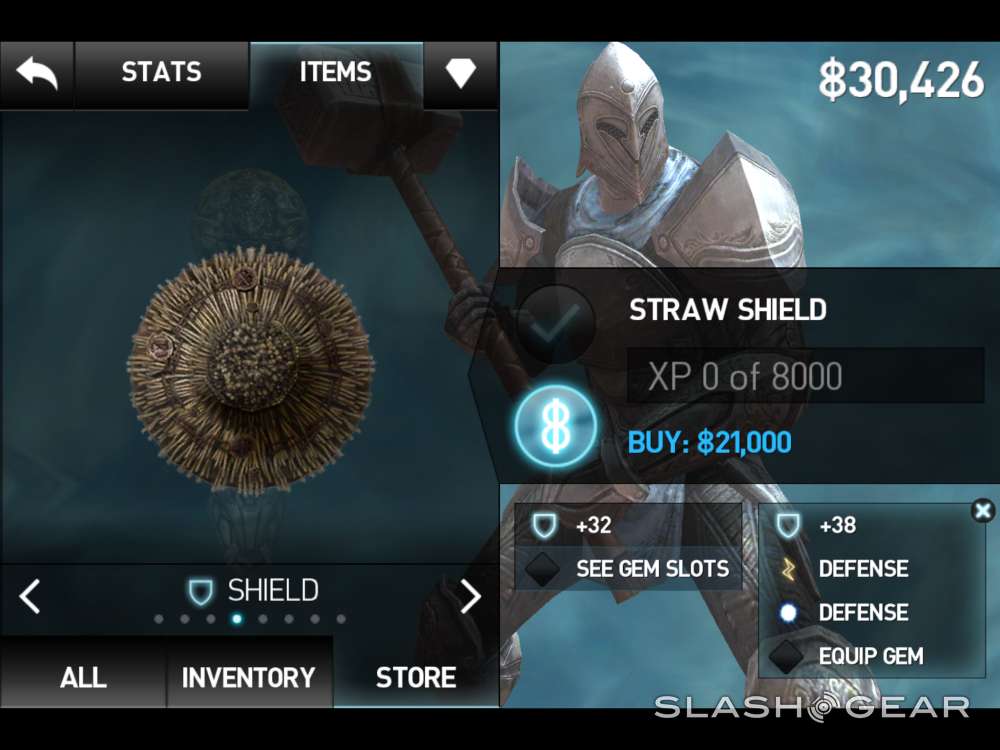Image resolution: width=1000 pixels, height=750 pixels.
Task: Select the Straw Shield preview image
Action: point(250,370)
